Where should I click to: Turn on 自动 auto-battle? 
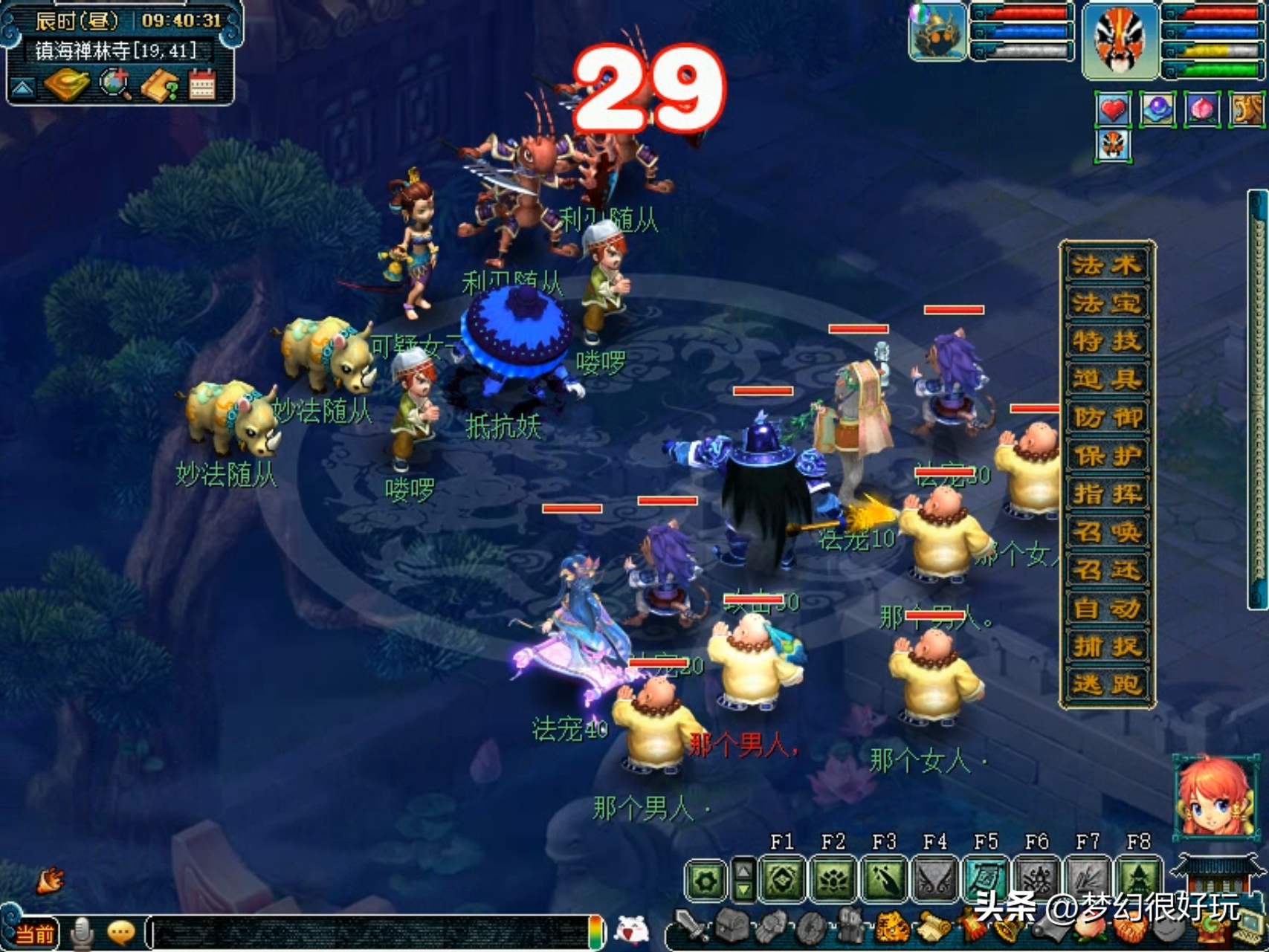[x=1106, y=609]
